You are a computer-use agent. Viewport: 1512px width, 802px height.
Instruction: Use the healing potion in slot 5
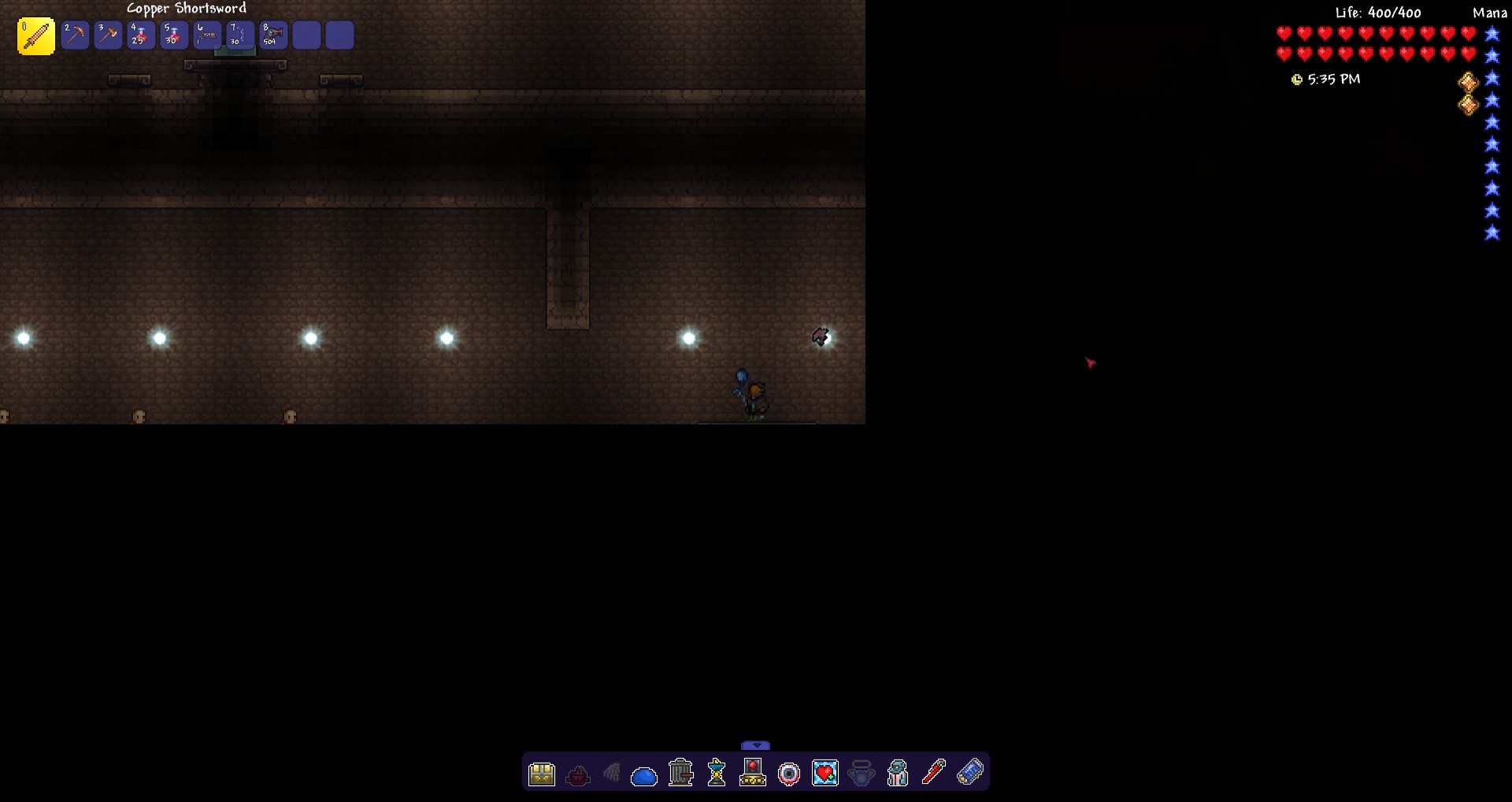[x=173, y=35]
